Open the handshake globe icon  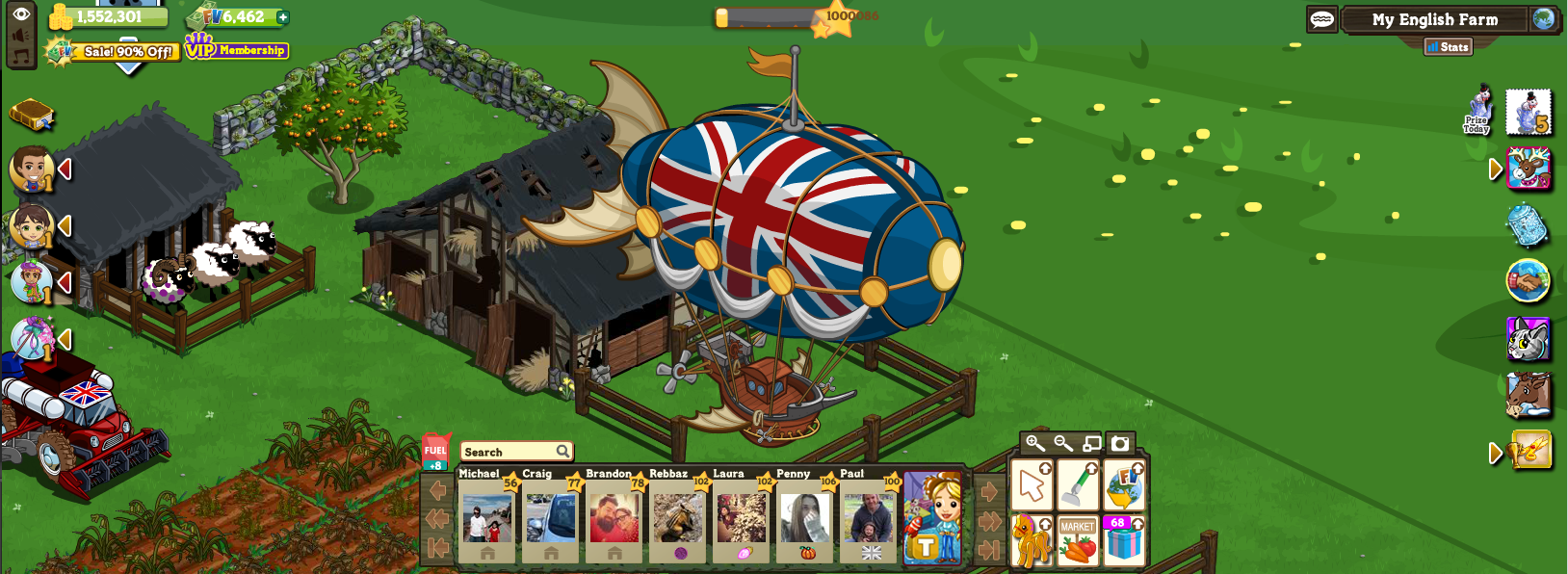tap(1529, 282)
